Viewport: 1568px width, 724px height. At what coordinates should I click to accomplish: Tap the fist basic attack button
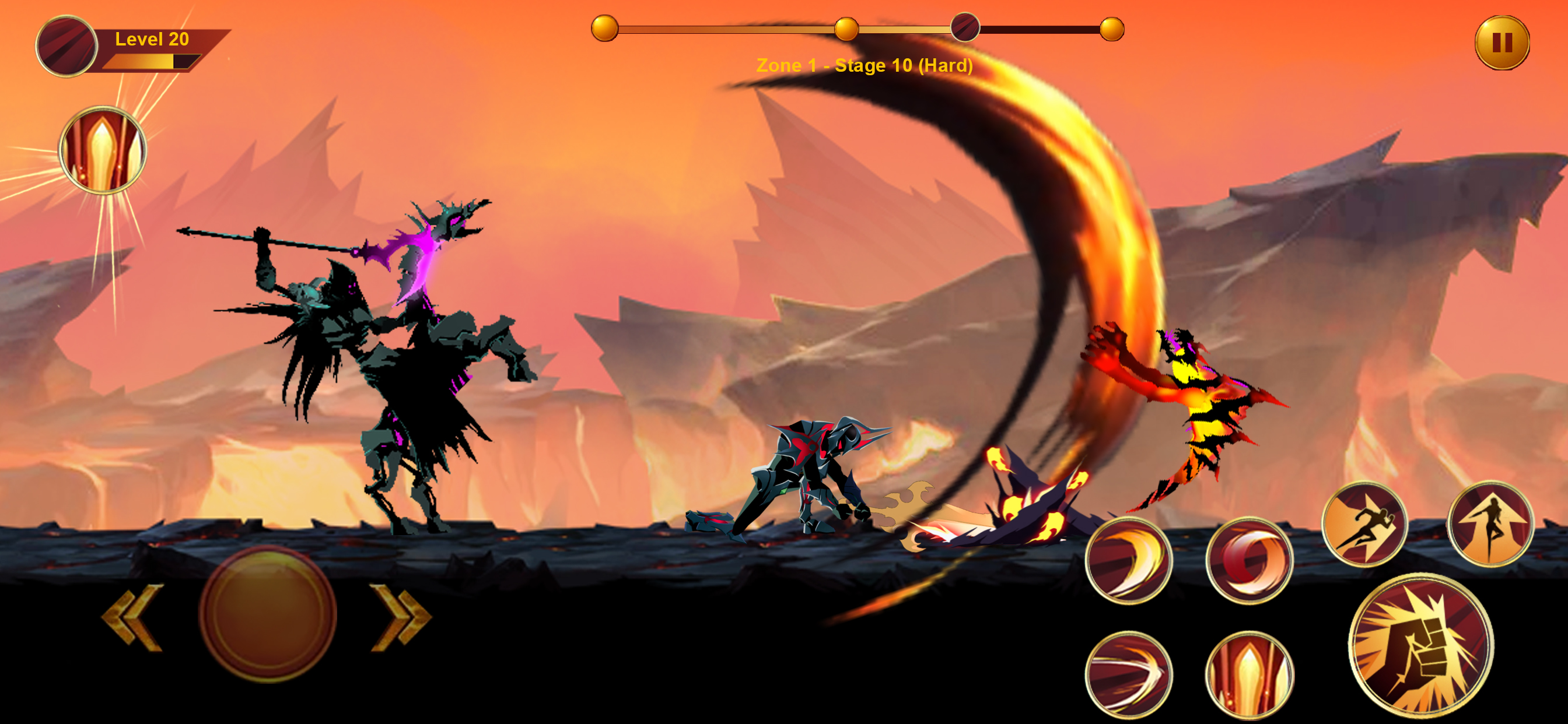coord(1420,645)
